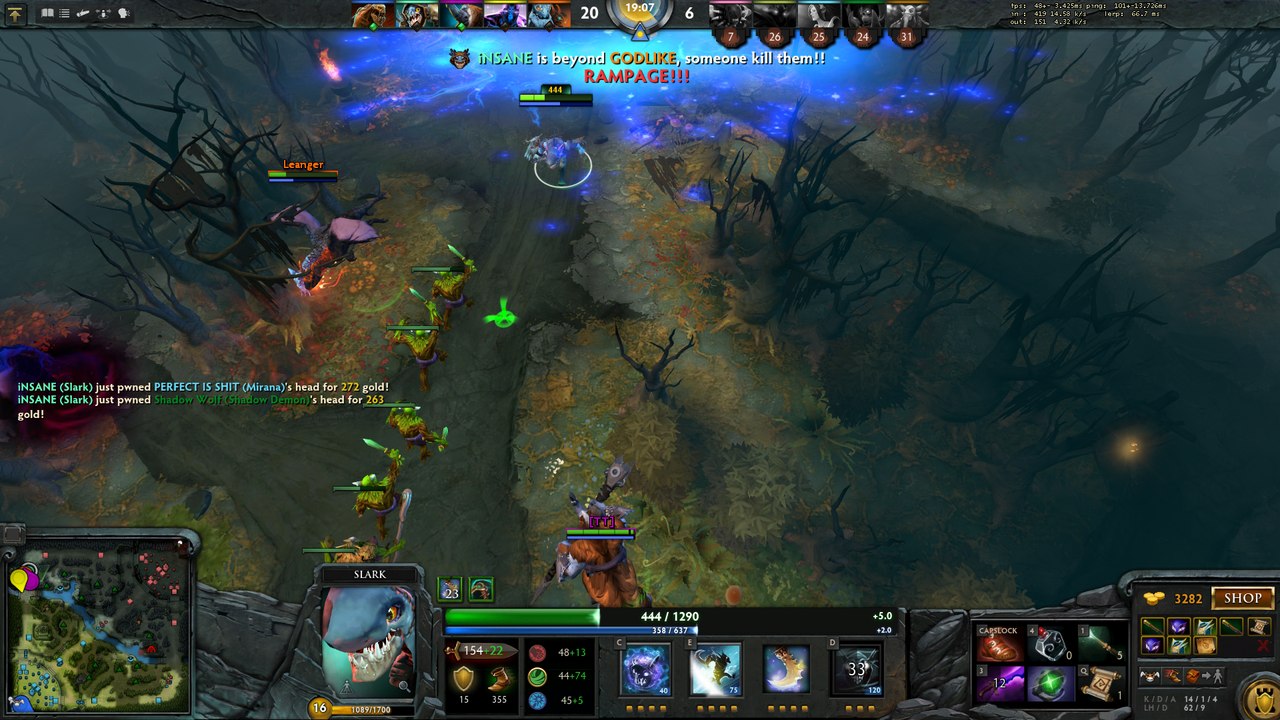Open the SHOP panel
The image size is (1280, 720).
coord(1243,598)
